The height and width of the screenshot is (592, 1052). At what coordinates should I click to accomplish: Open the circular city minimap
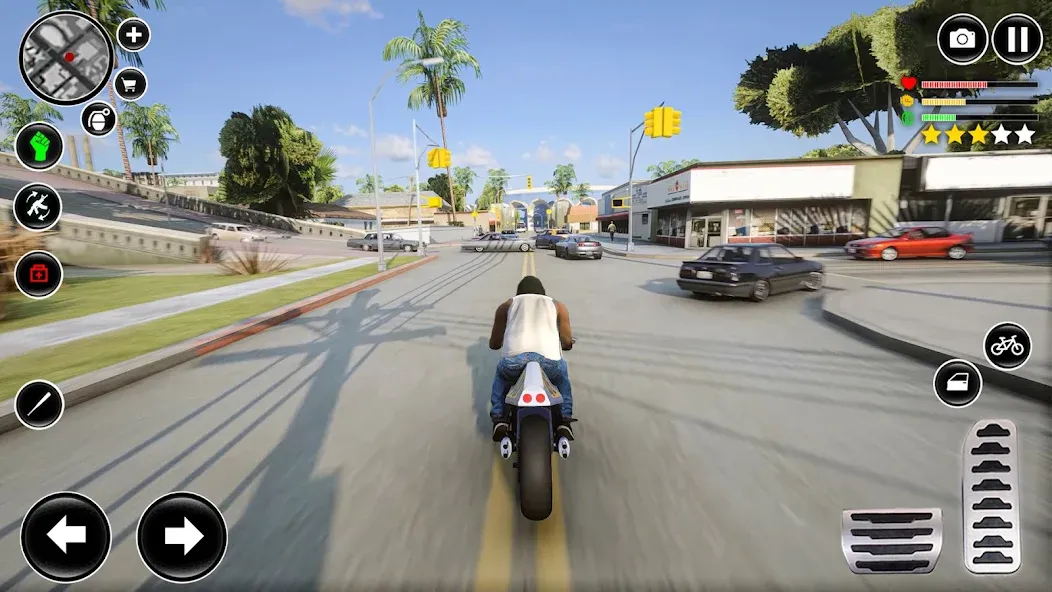click(x=66, y=57)
